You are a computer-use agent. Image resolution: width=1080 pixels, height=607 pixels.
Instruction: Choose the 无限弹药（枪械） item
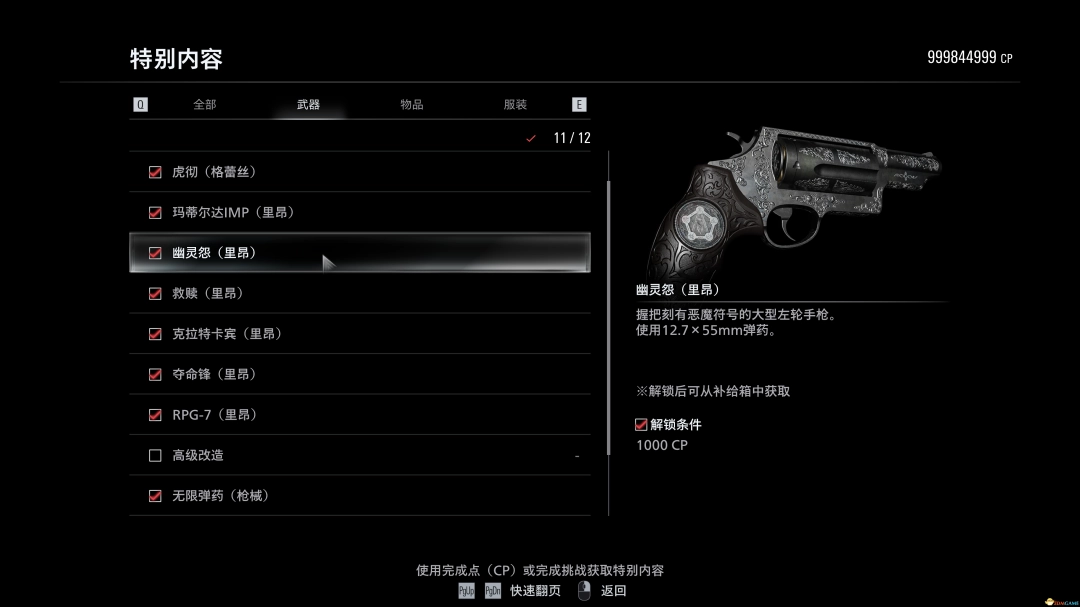coord(359,496)
